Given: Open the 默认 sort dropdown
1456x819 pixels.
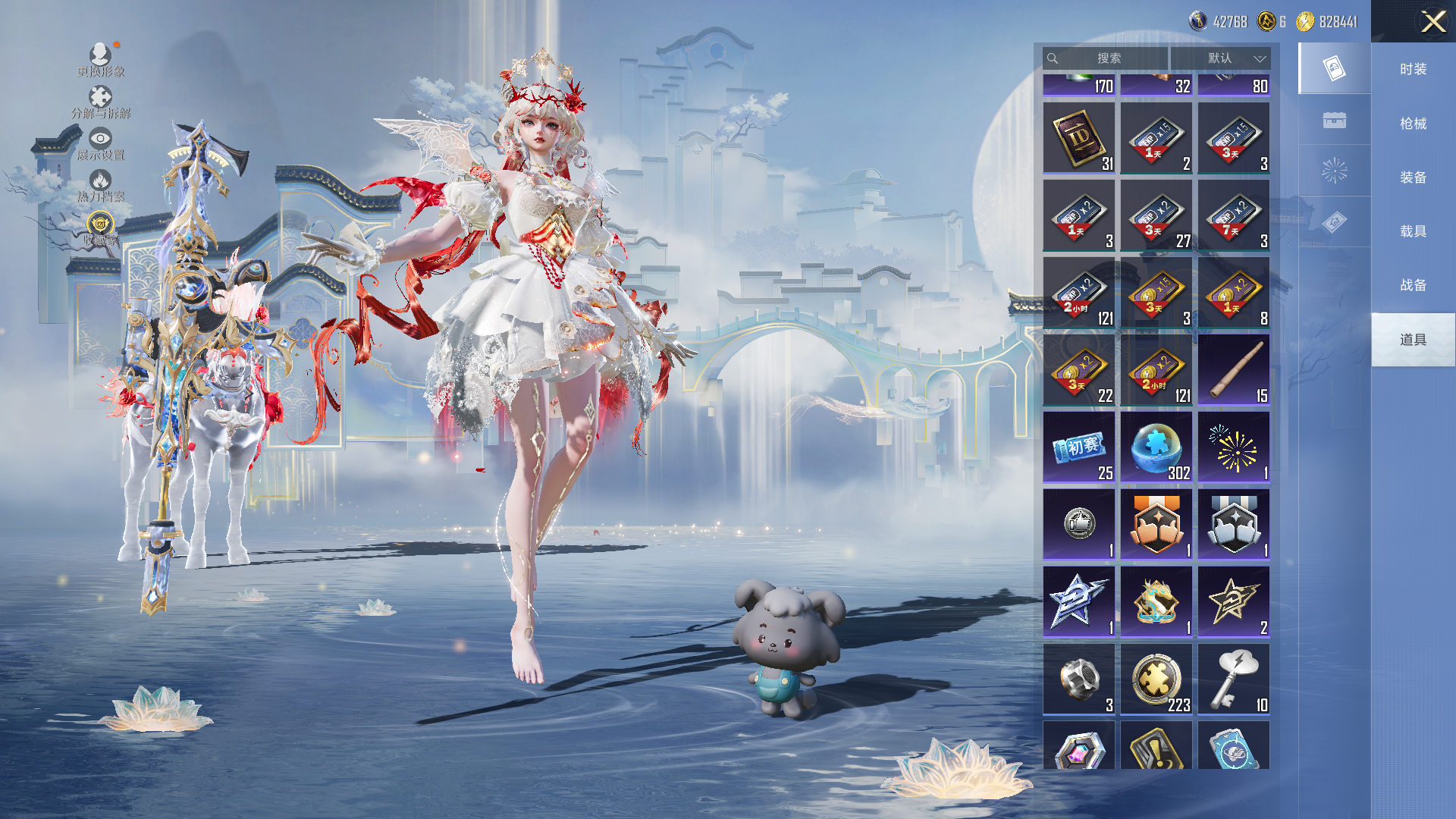Looking at the screenshot, I should click(1220, 58).
